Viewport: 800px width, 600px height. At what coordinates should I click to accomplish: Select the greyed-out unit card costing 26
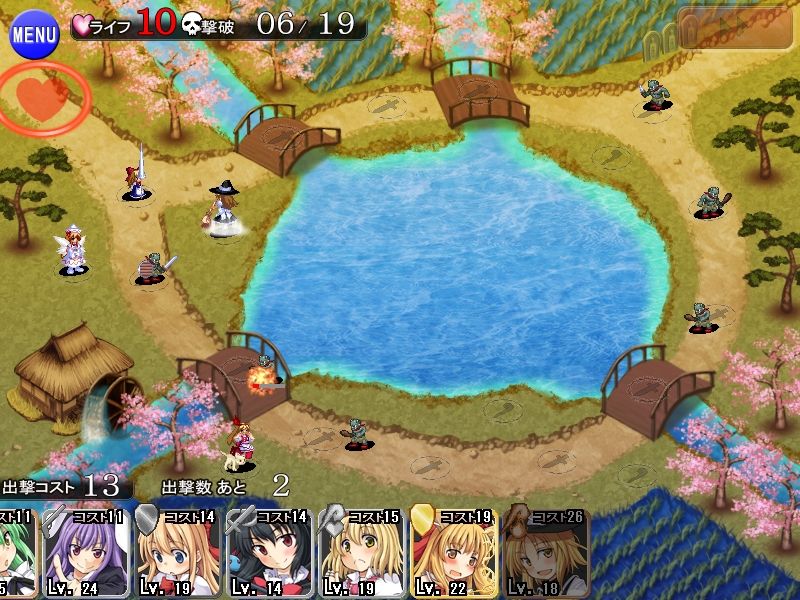pos(545,553)
